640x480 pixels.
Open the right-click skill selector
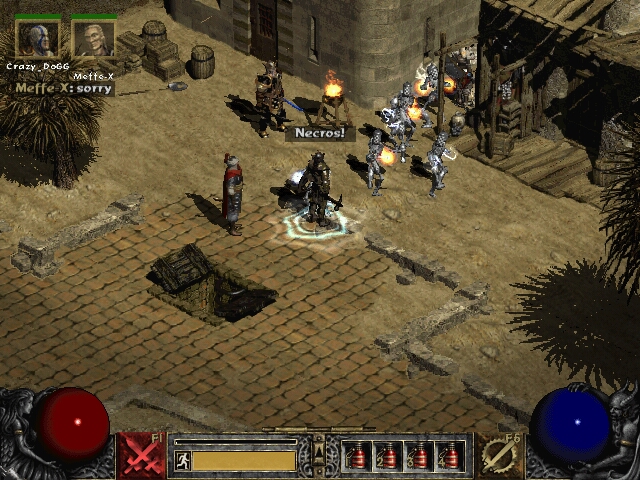coord(498,455)
